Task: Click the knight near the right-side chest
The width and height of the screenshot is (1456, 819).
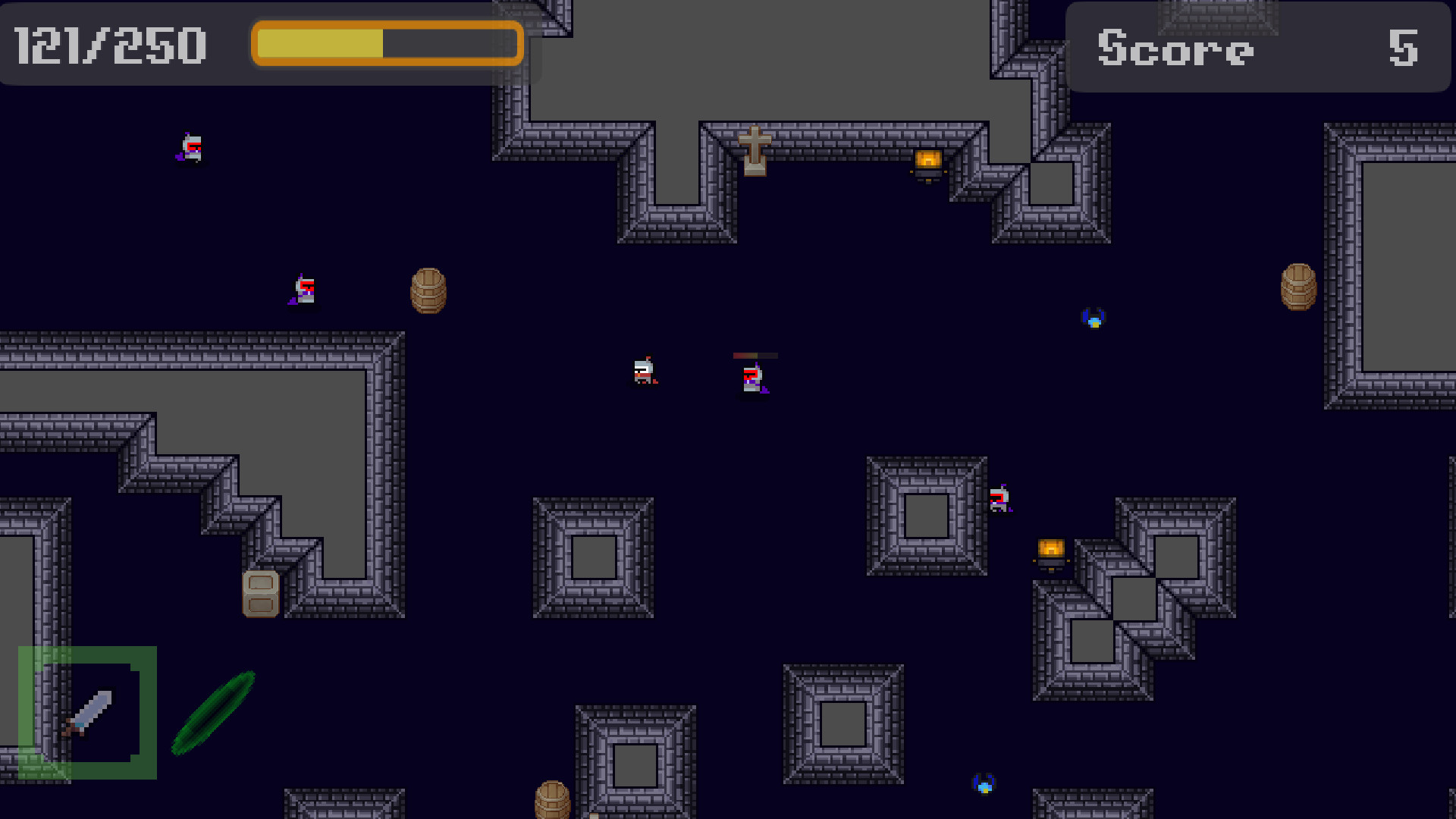Action: click(x=1000, y=500)
